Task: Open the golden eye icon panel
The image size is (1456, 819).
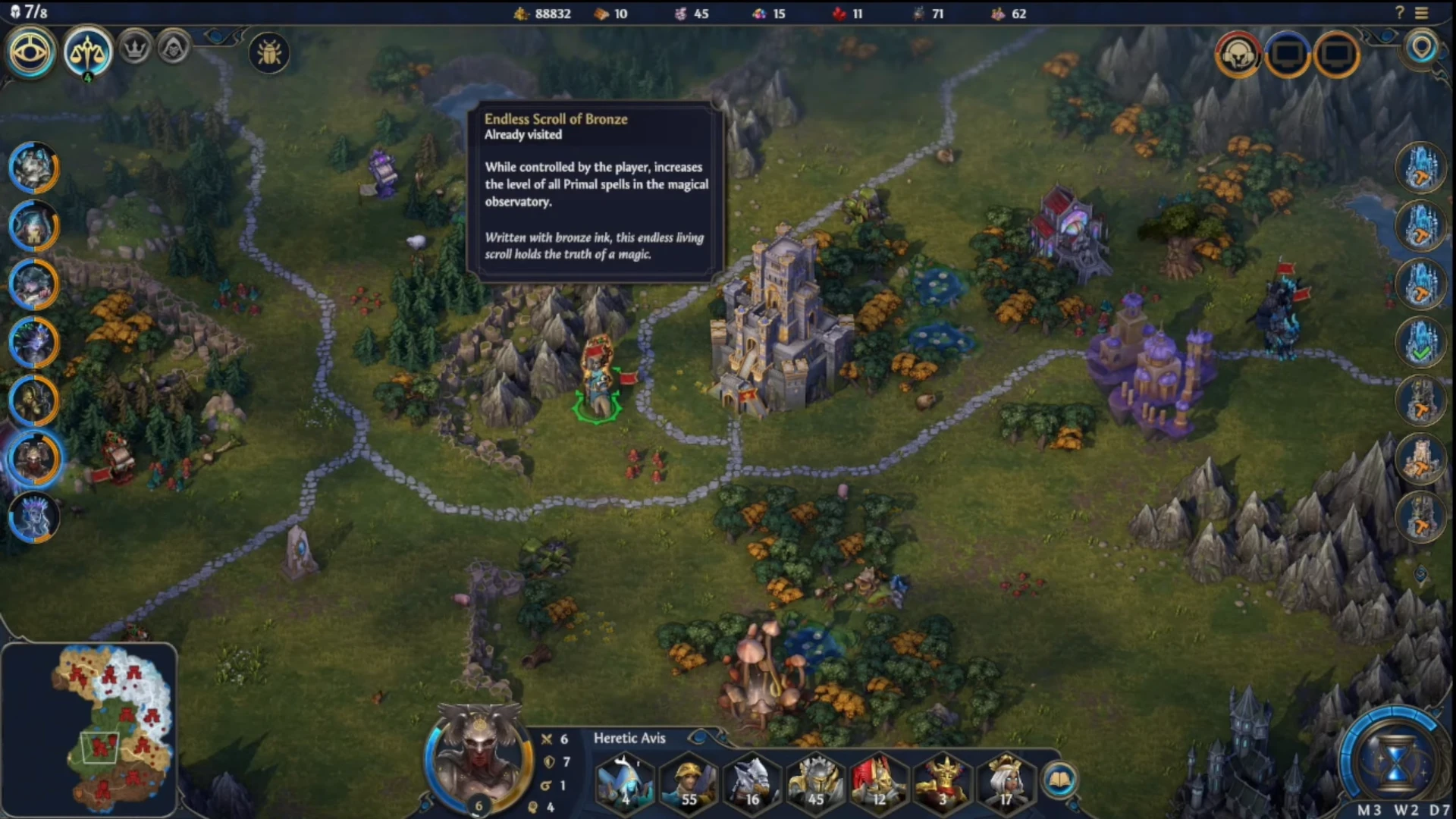Action: pos(31,52)
